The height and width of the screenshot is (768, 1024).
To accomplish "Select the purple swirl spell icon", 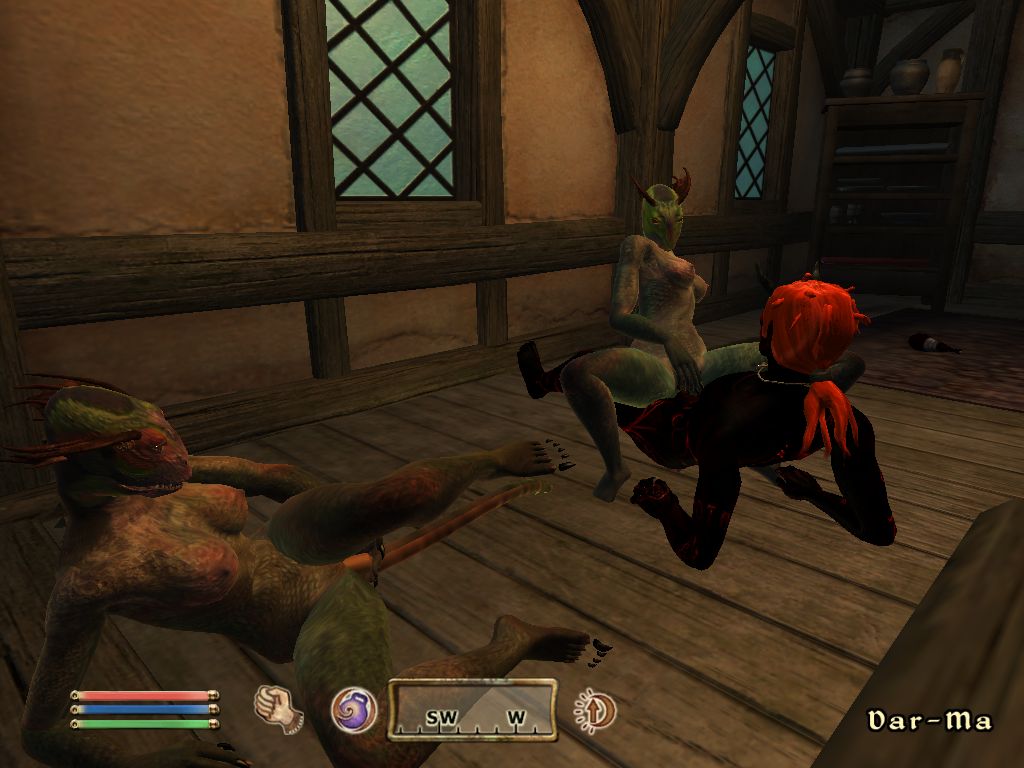I will 354,709.
